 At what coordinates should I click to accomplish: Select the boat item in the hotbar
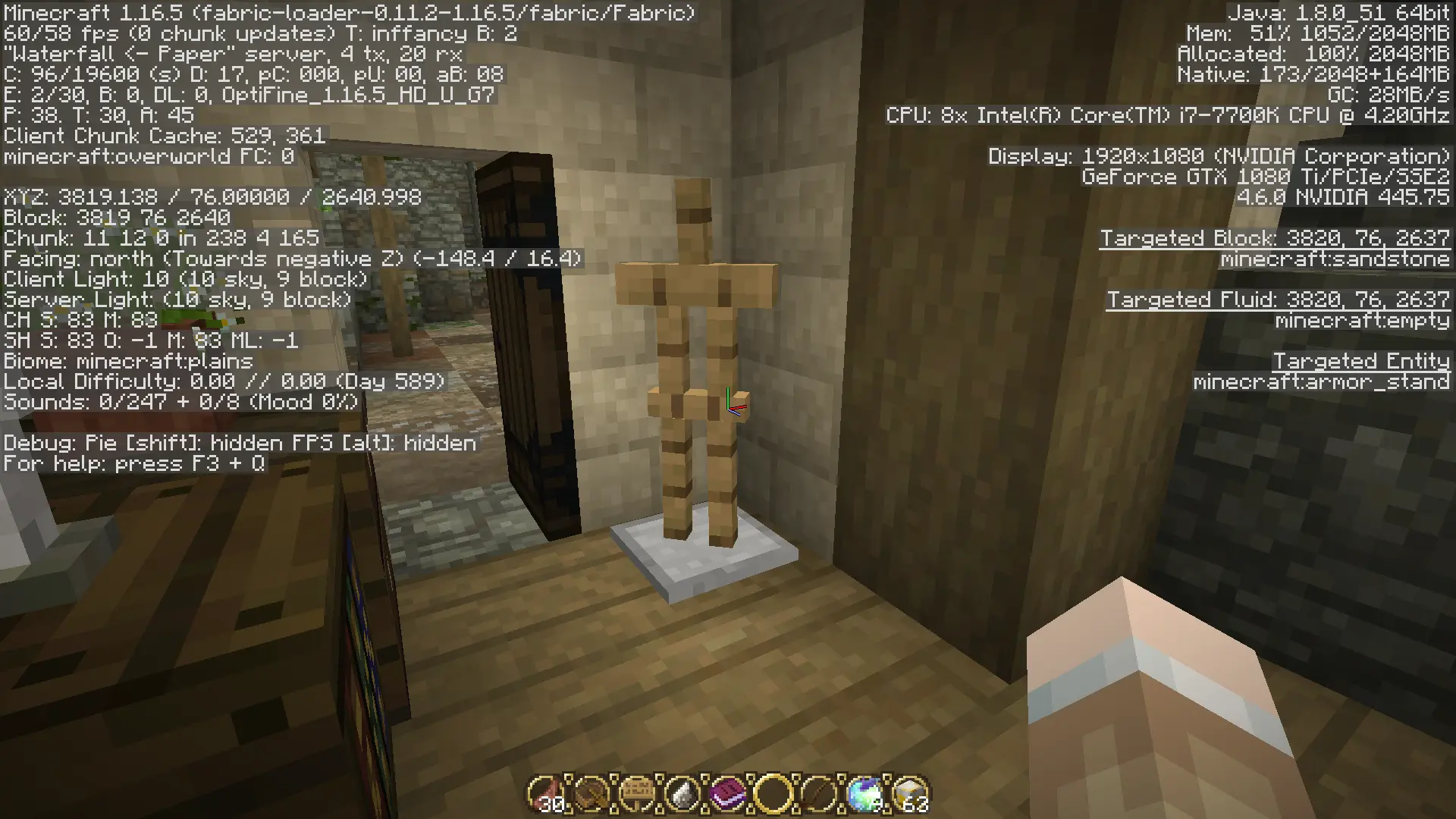pyautogui.click(x=591, y=794)
